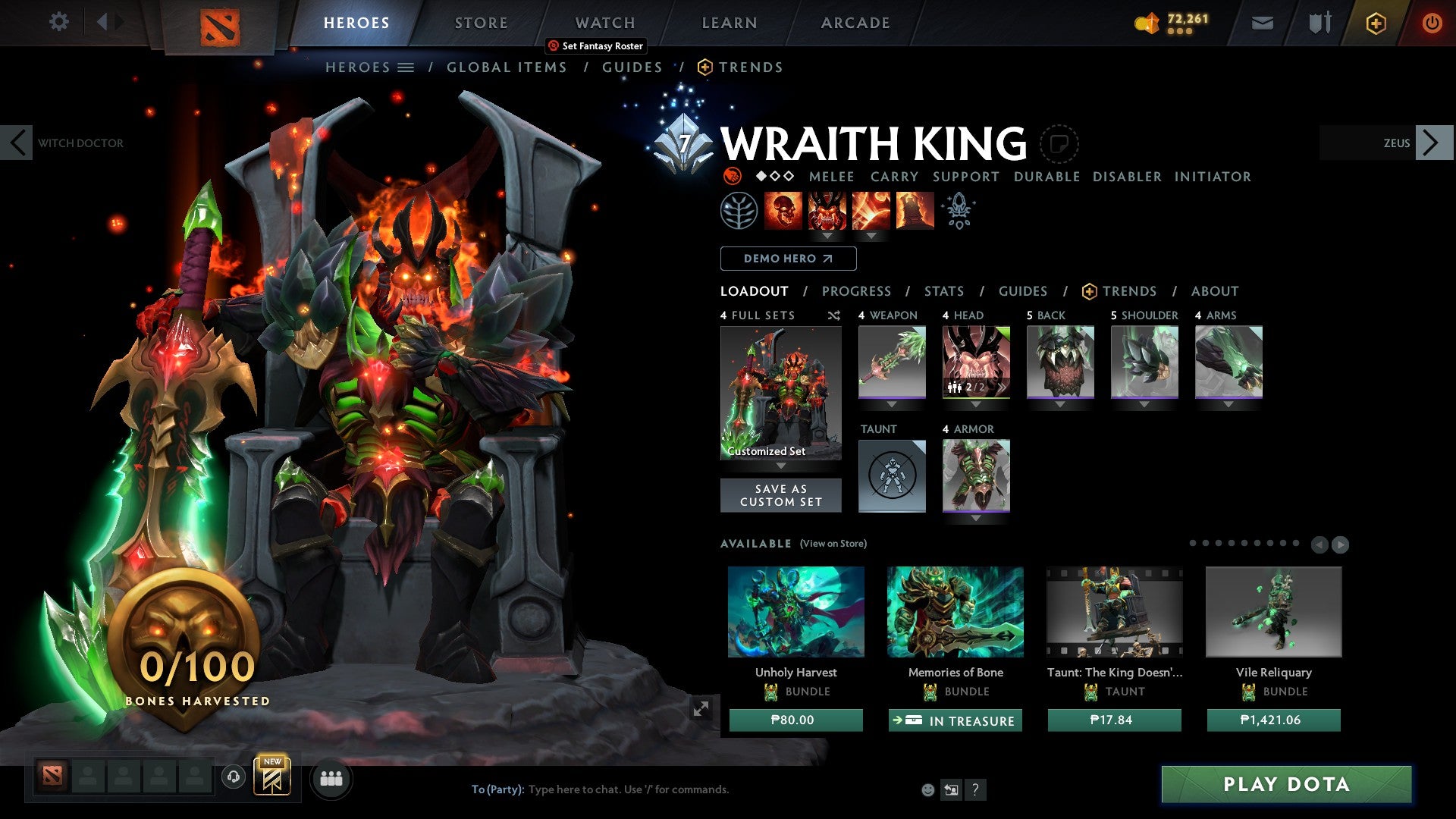
Task: Open the Armory shield and sword icon
Action: point(1319,23)
